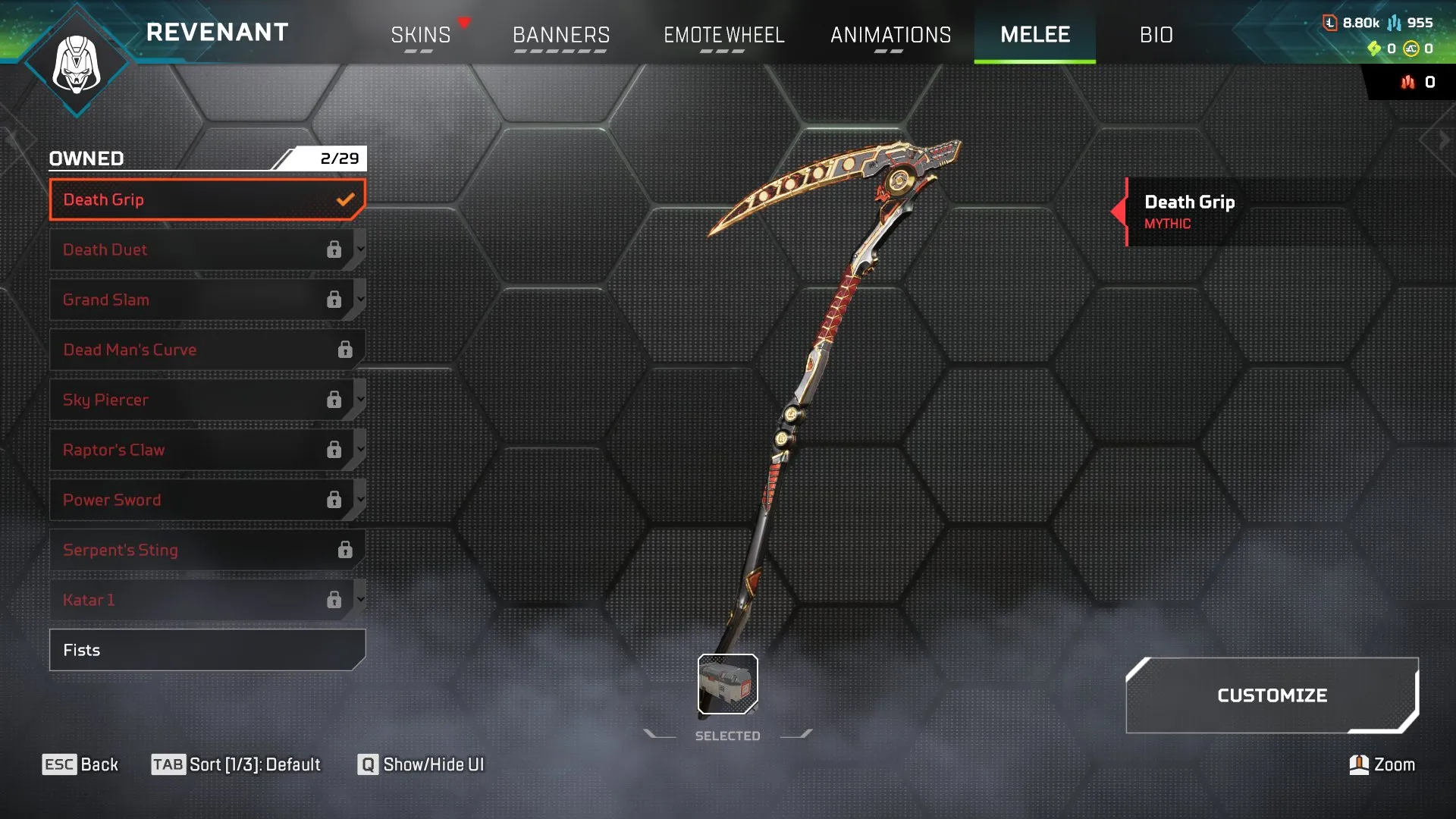This screenshot has height=819, width=1456.
Task: Click the red Heirloom Shards icon
Action: (1407, 82)
